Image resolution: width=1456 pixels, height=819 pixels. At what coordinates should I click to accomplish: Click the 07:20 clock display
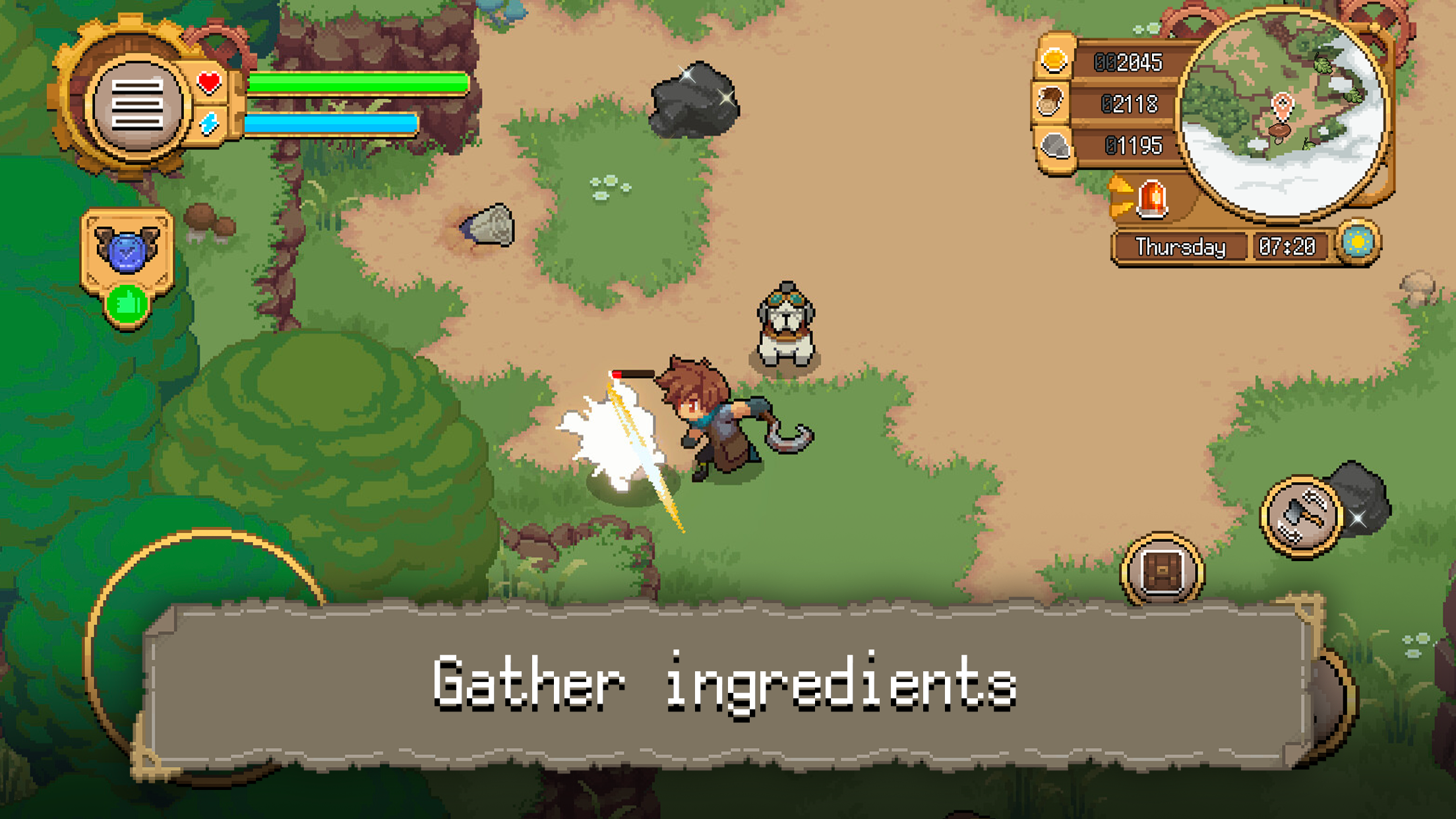[1287, 247]
